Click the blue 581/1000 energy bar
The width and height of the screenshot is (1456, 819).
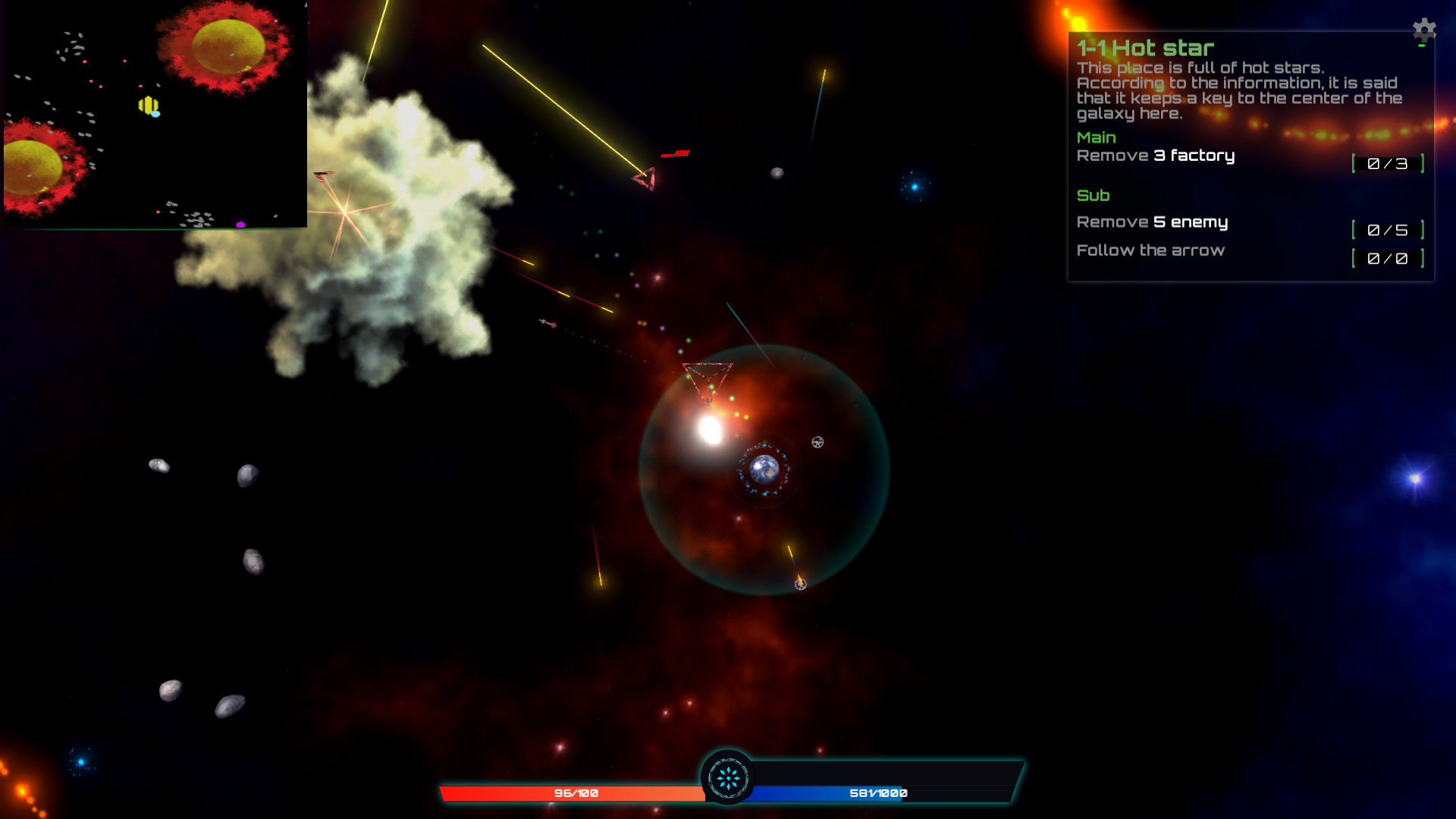(880, 793)
